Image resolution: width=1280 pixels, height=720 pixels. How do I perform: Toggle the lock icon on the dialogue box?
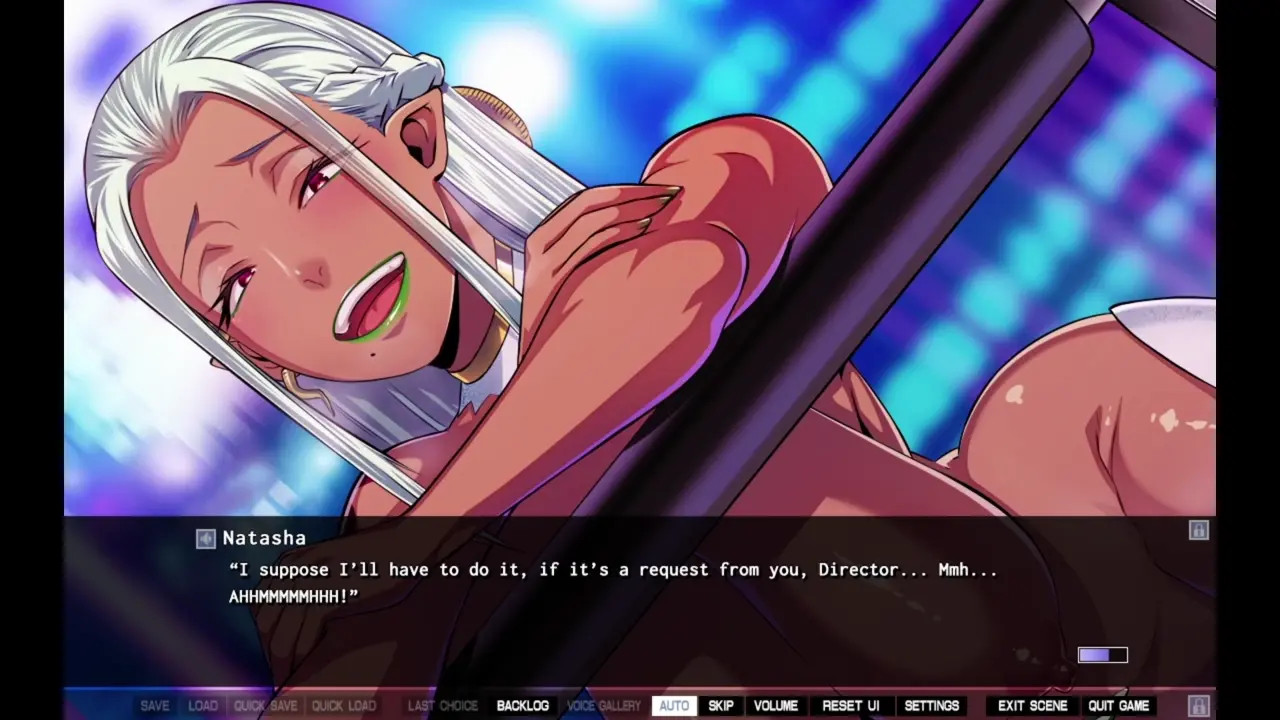coord(1198,530)
